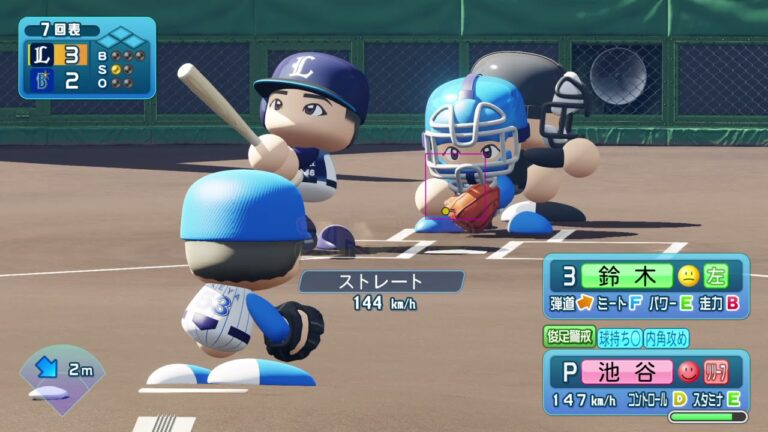Viewport: 768px width, 432px height.
Task: Select the batter Suzuki info panel
Action: coord(646,286)
